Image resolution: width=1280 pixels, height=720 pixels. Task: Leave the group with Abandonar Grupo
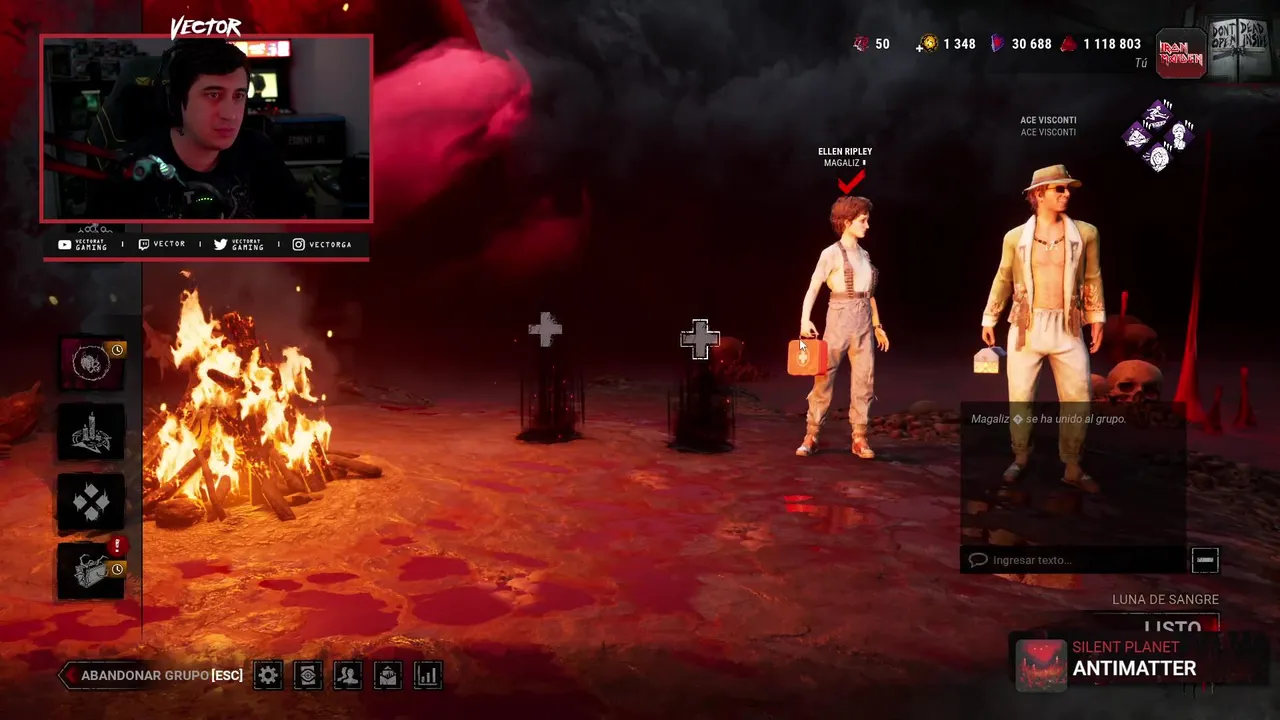(x=152, y=676)
